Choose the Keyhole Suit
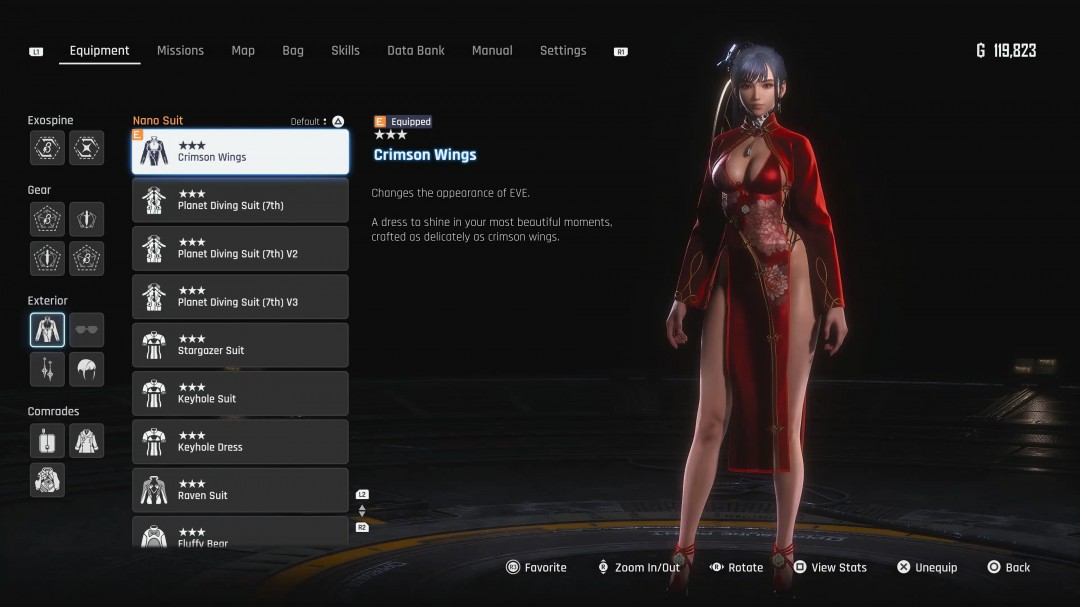 coord(240,393)
